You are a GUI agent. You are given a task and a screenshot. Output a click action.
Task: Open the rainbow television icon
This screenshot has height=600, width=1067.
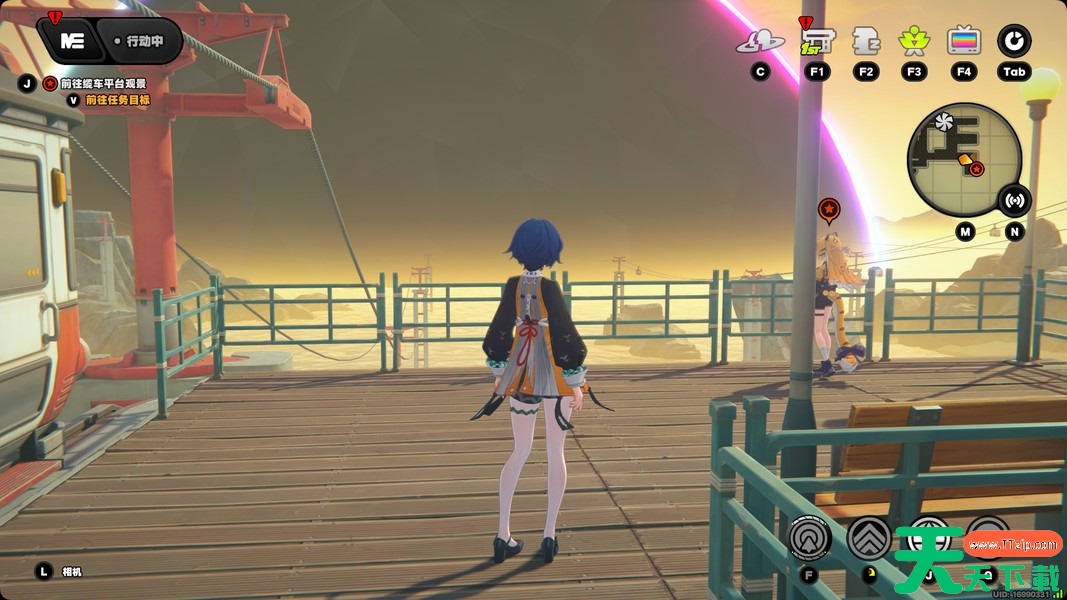click(964, 41)
